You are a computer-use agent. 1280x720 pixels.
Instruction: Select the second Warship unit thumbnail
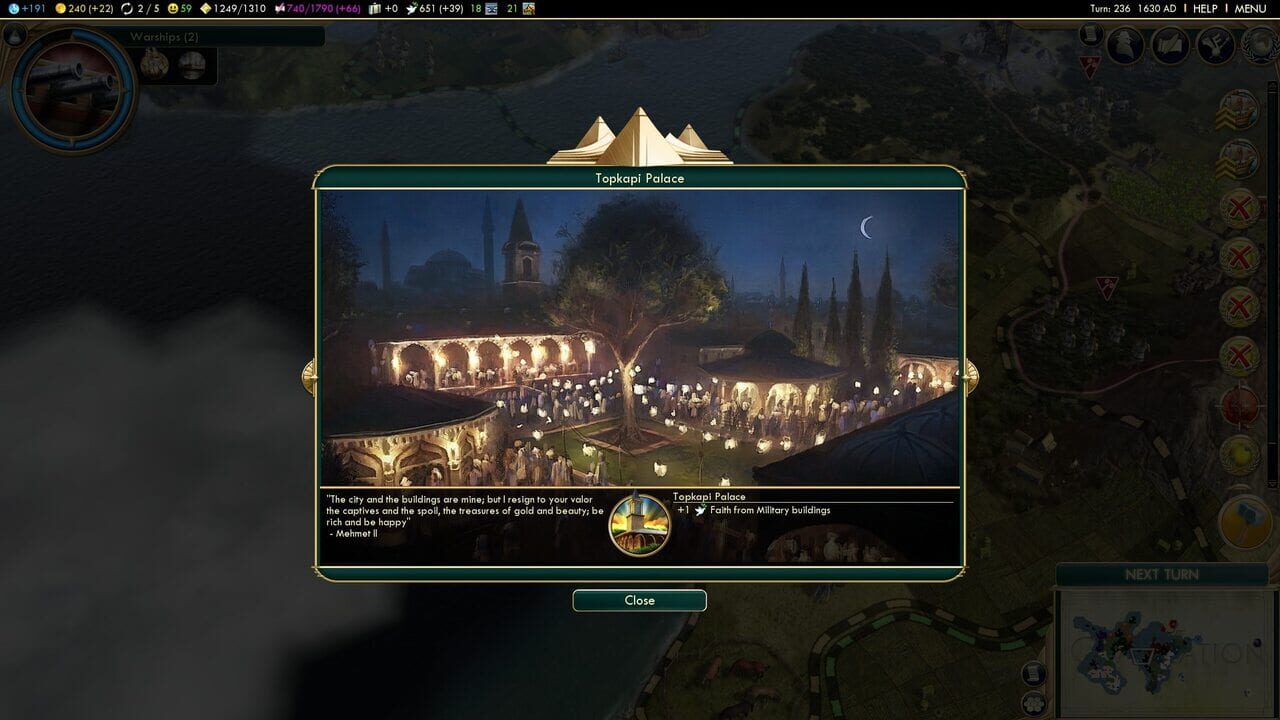coord(192,62)
